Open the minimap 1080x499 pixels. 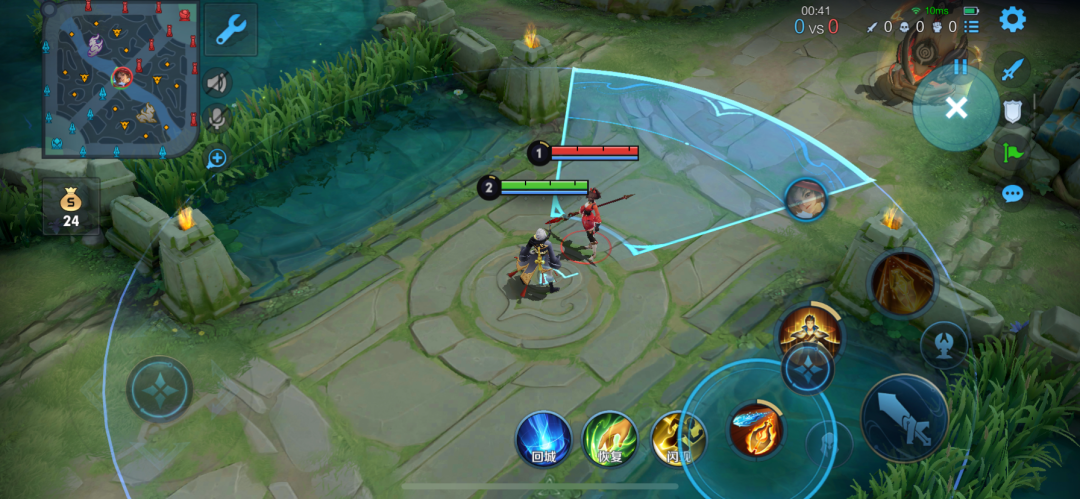tap(120, 78)
